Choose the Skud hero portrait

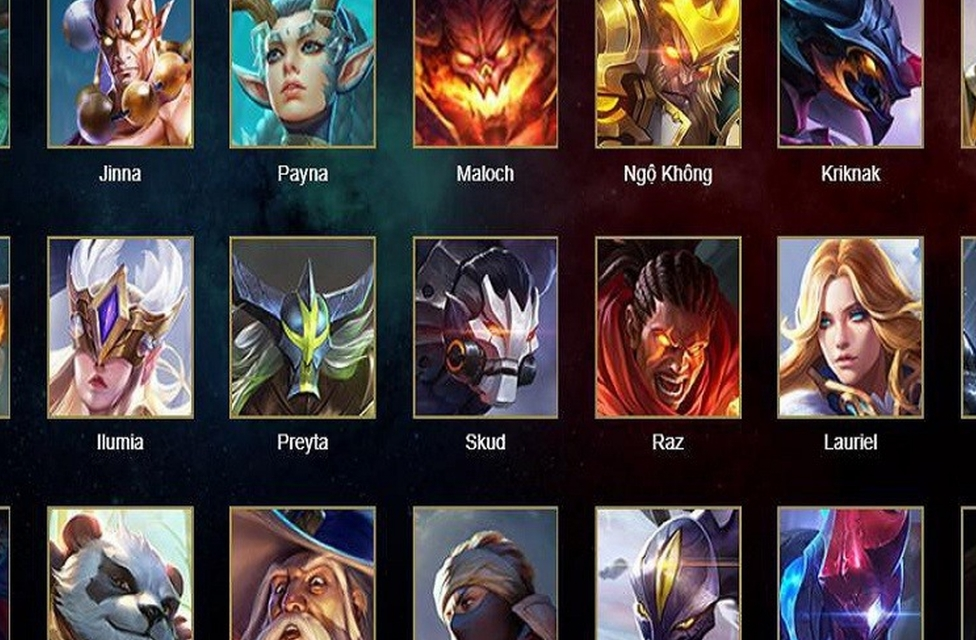485,327
